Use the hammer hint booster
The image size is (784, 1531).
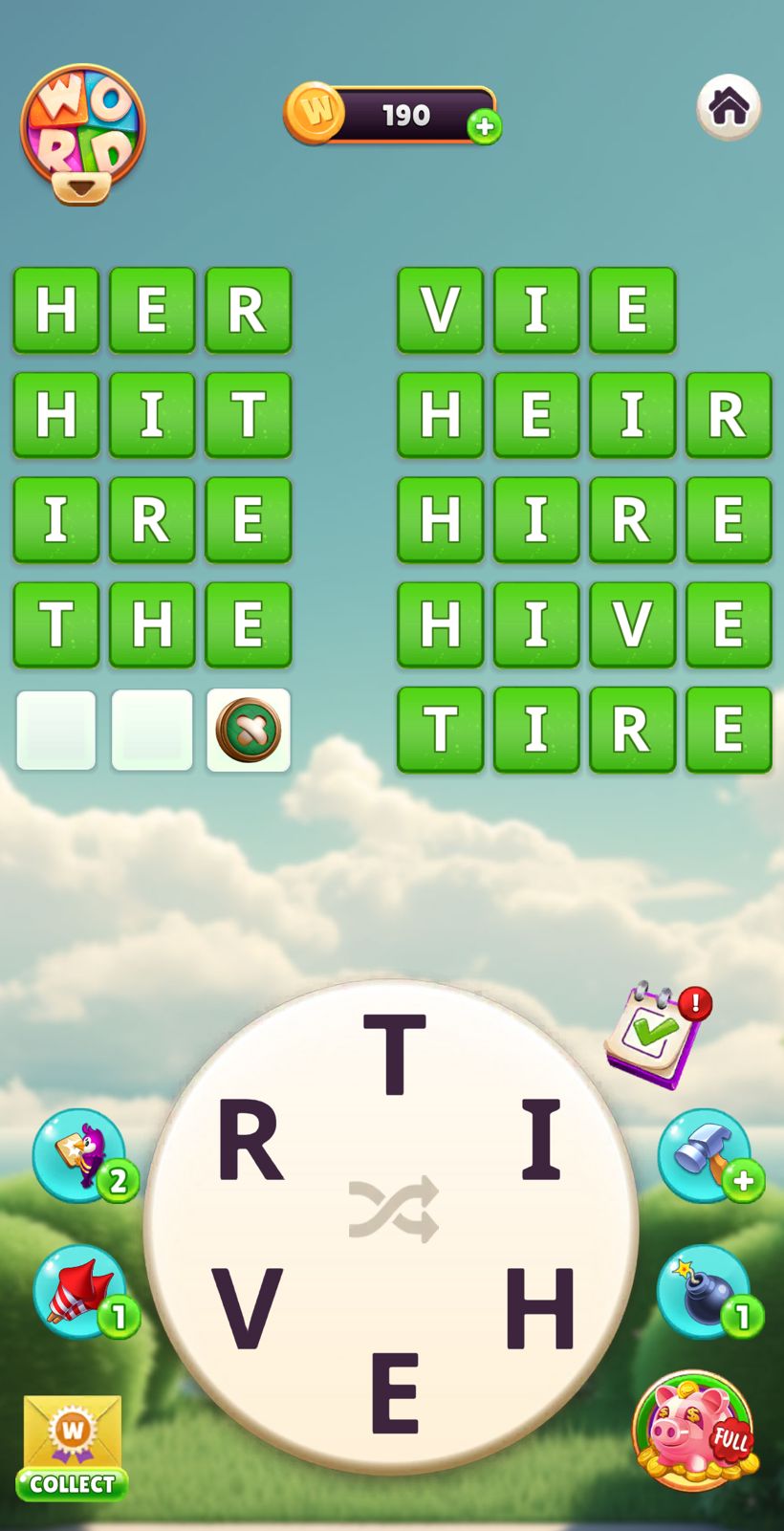tap(705, 1154)
